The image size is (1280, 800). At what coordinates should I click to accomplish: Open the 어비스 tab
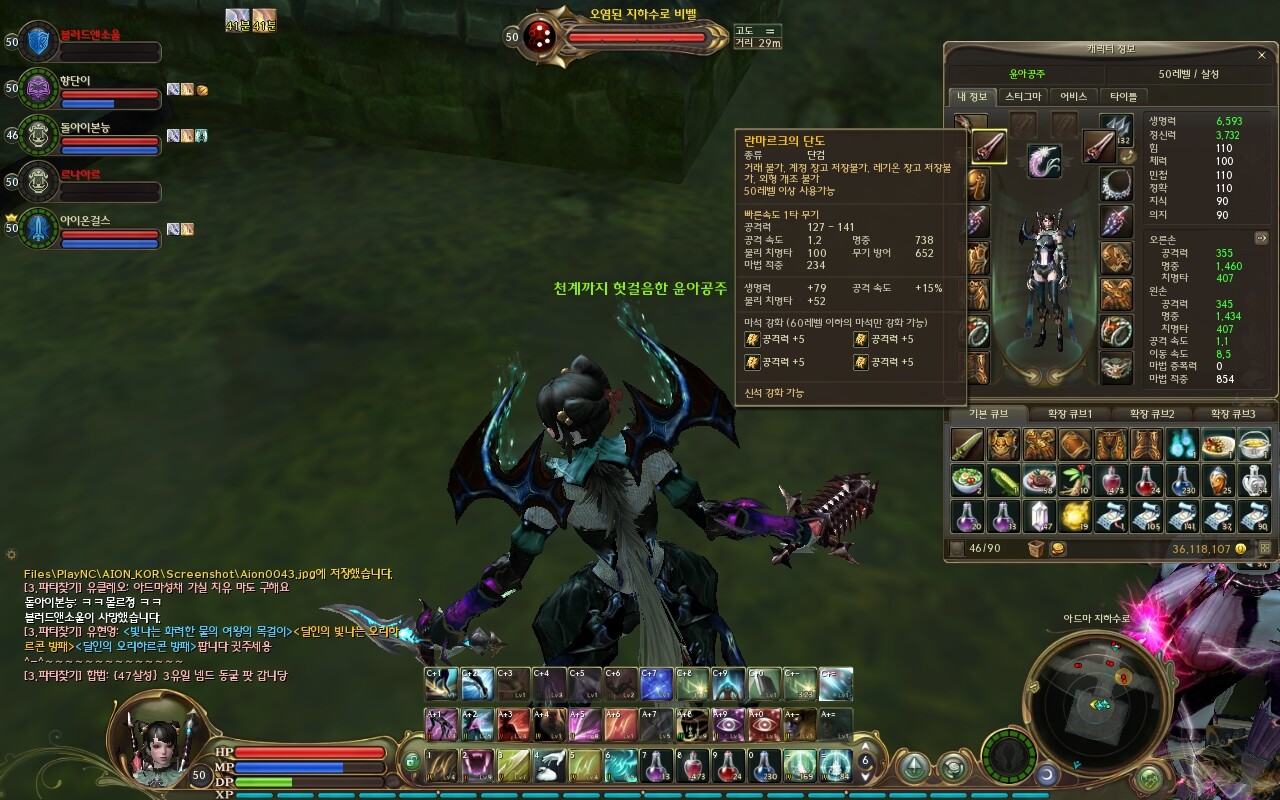pos(1073,96)
